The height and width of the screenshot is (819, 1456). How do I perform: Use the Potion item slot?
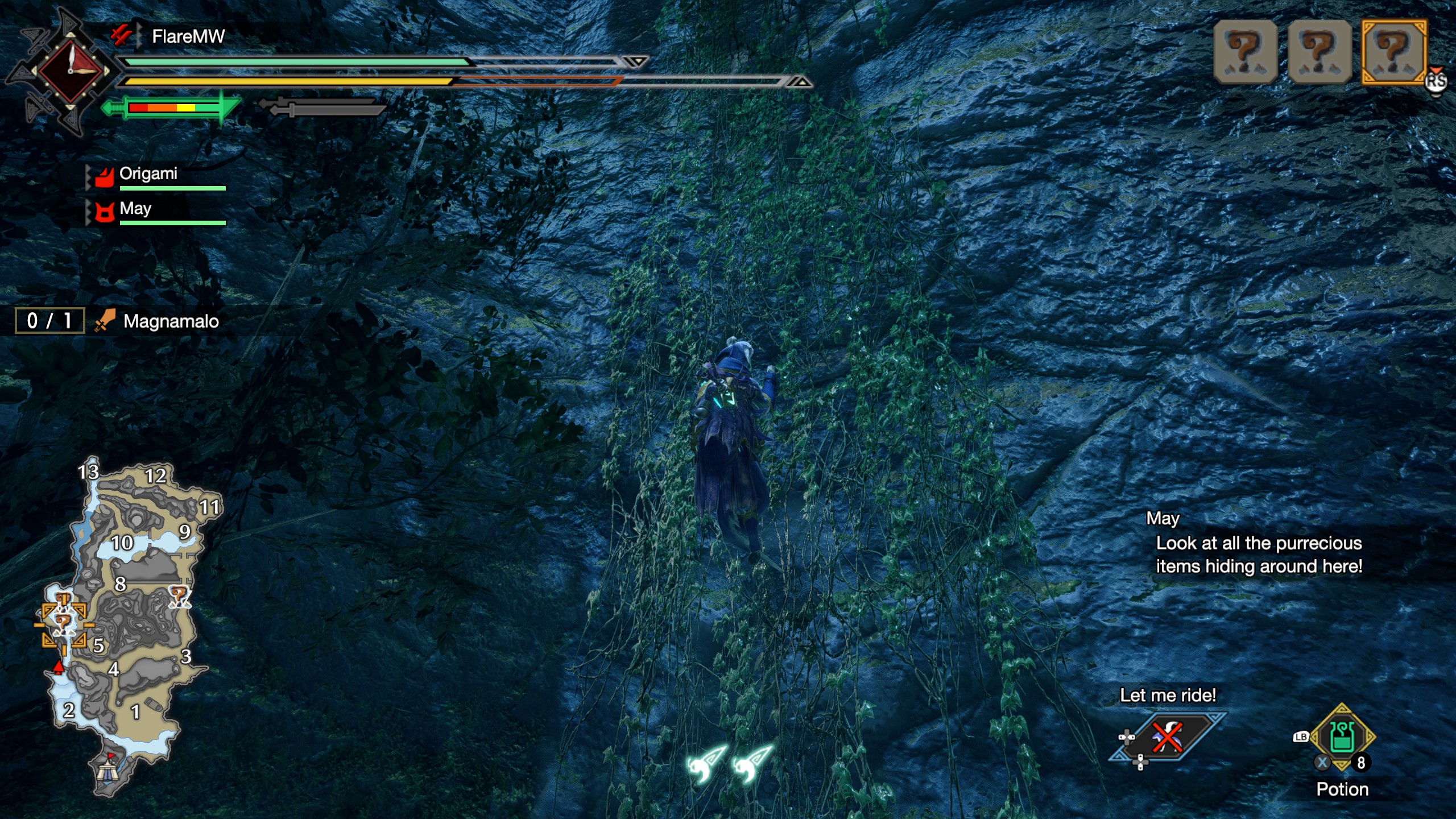[x=1342, y=737]
